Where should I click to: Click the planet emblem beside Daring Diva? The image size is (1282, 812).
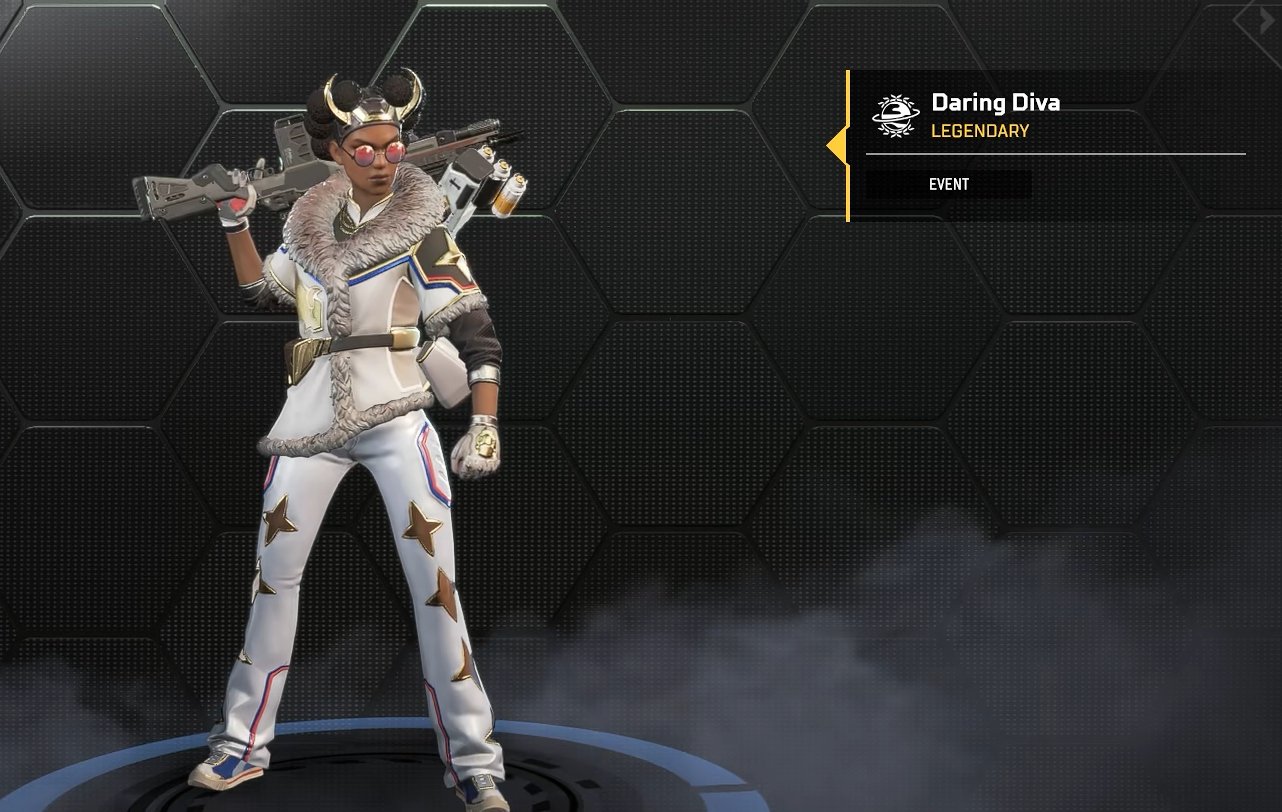click(895, 115)
